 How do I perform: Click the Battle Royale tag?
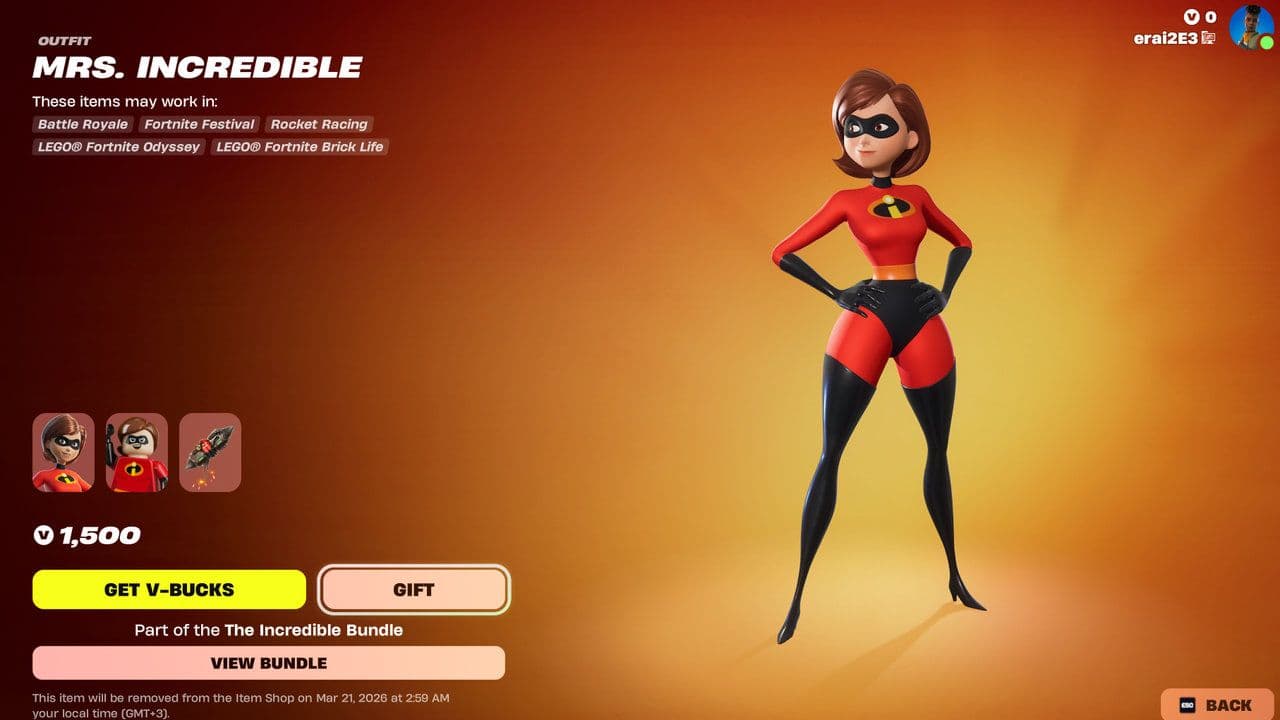[82, 124]
